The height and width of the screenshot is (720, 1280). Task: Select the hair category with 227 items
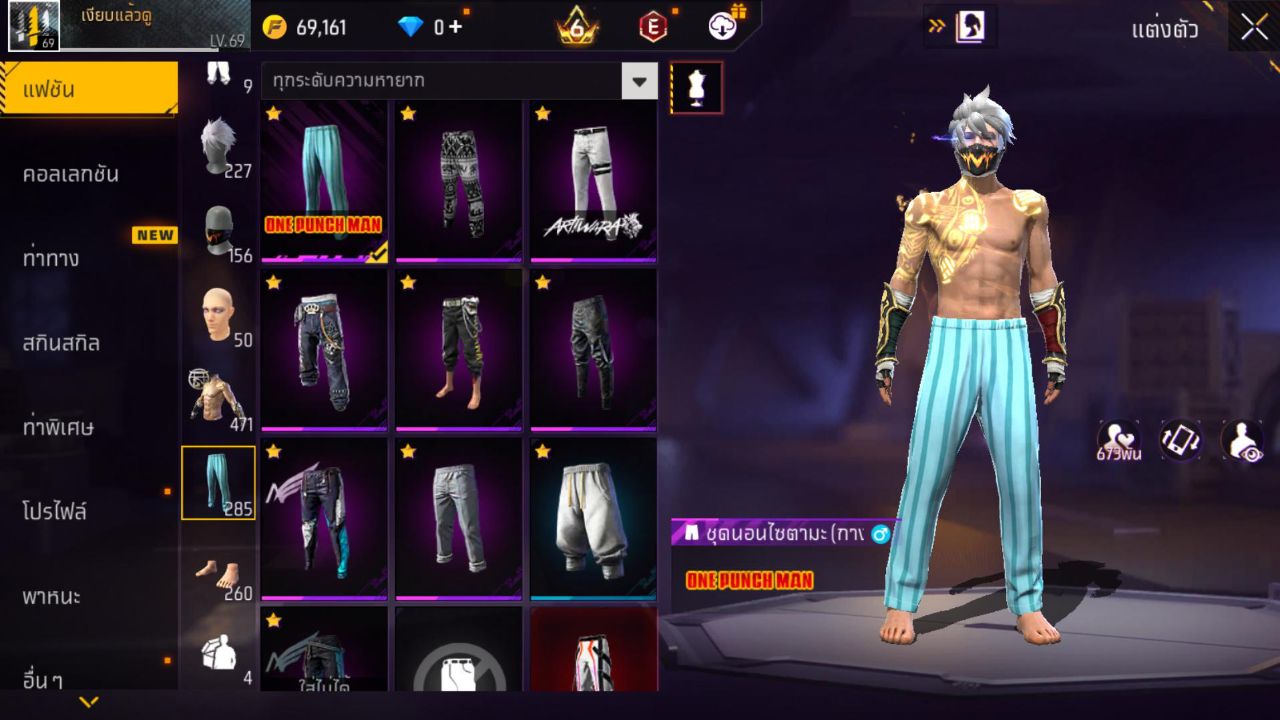(x=218, y=147)
